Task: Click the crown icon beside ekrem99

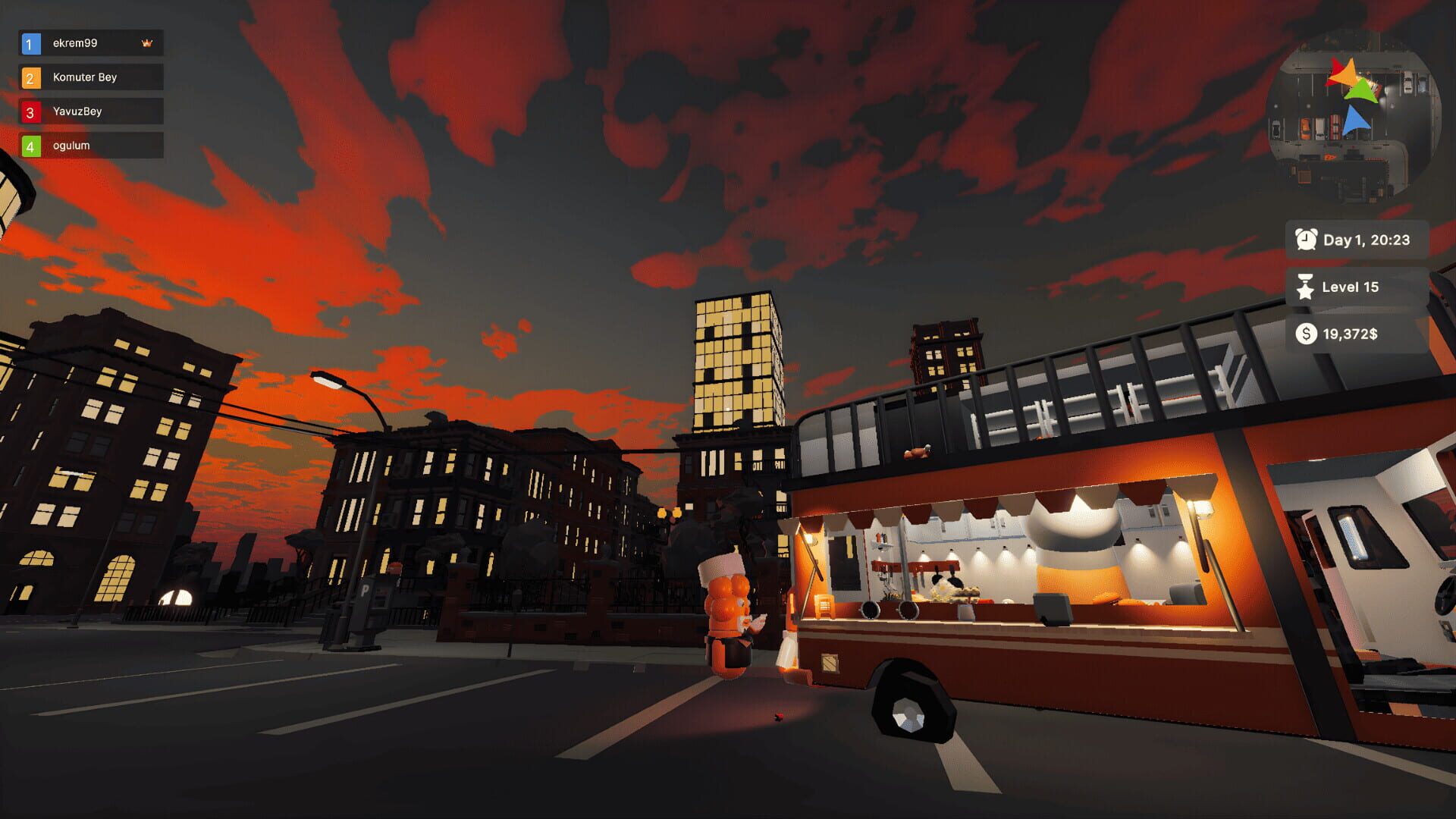Action: pos(149,42)
